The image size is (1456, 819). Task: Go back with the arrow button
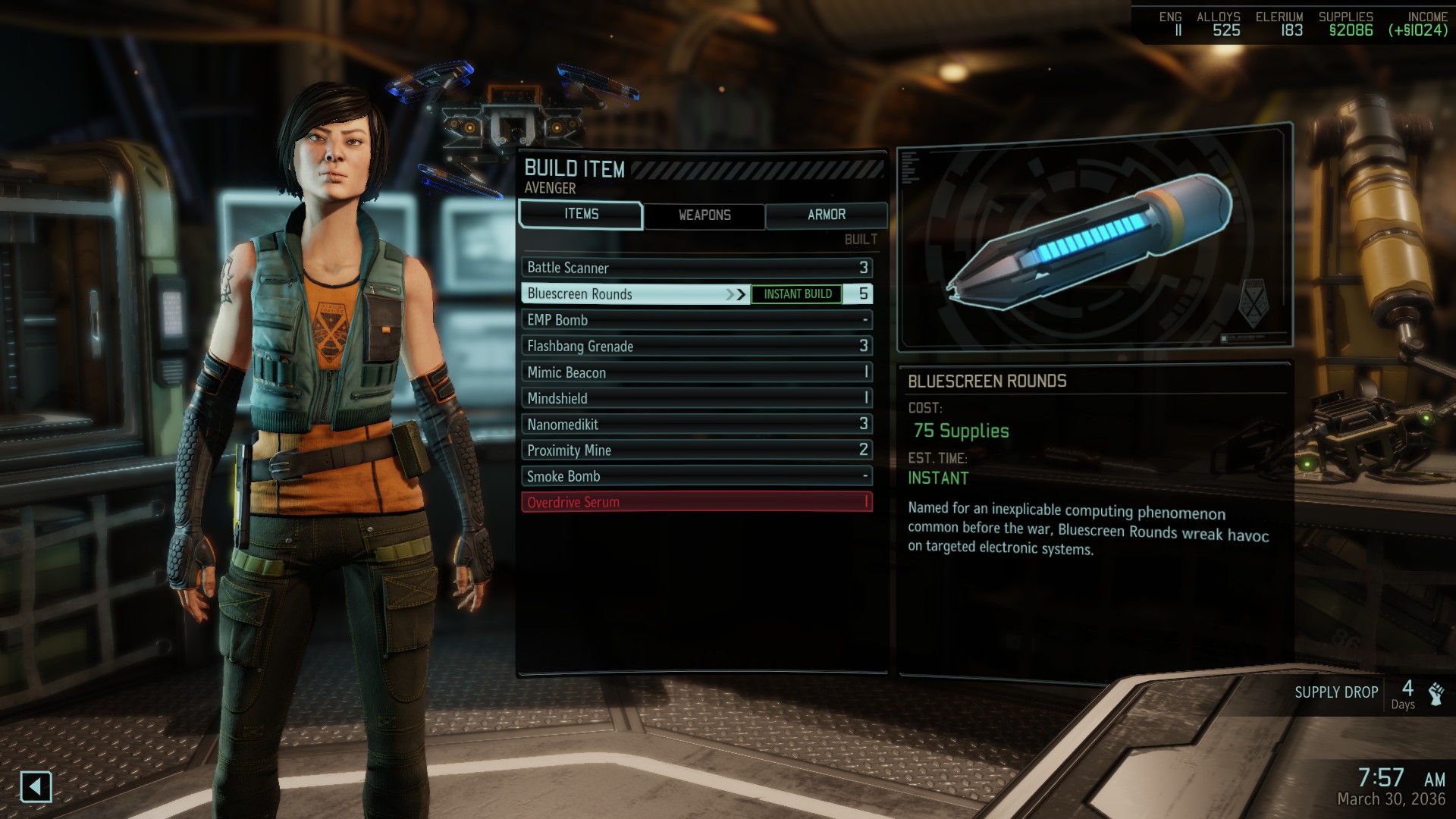(x=36, y=786)
